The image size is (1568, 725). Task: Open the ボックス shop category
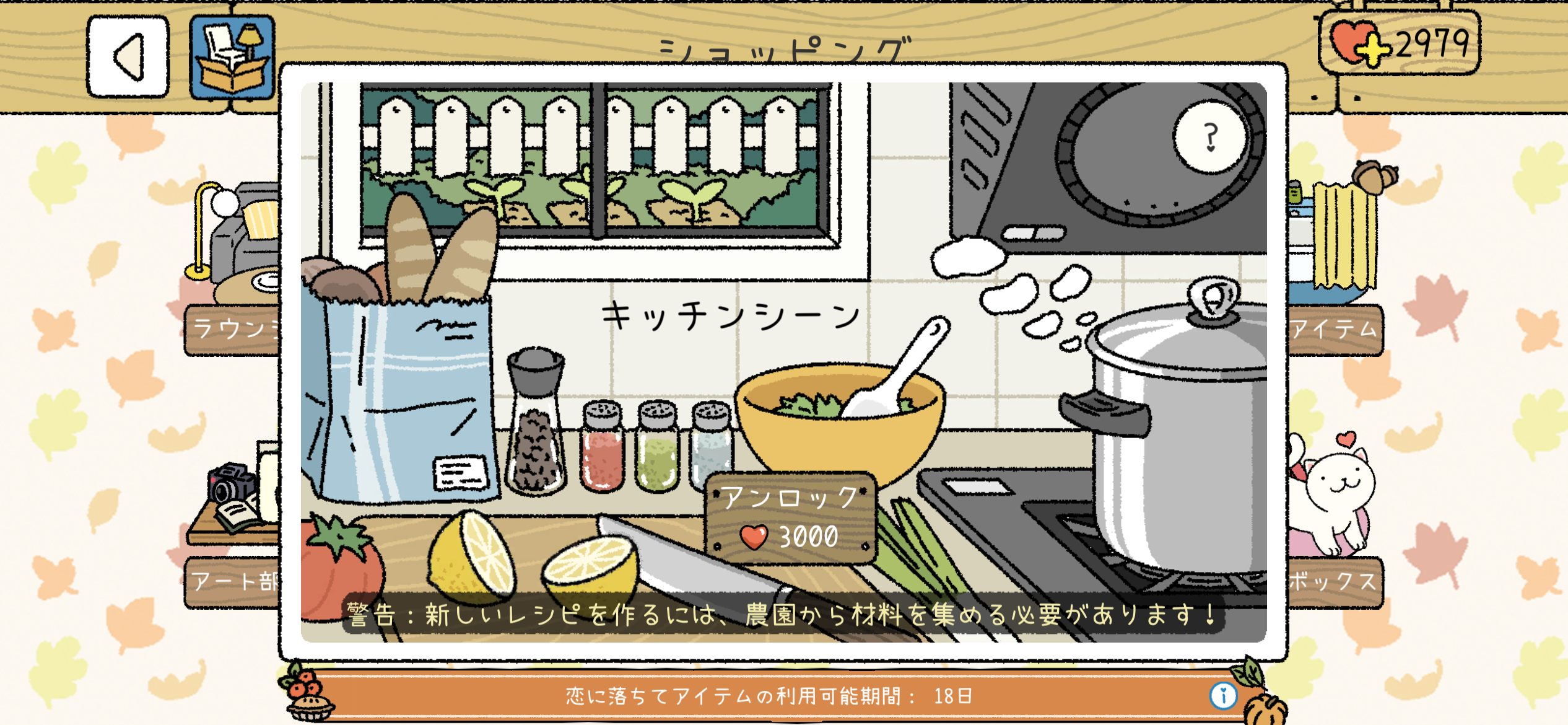(x=1335, y=581)
